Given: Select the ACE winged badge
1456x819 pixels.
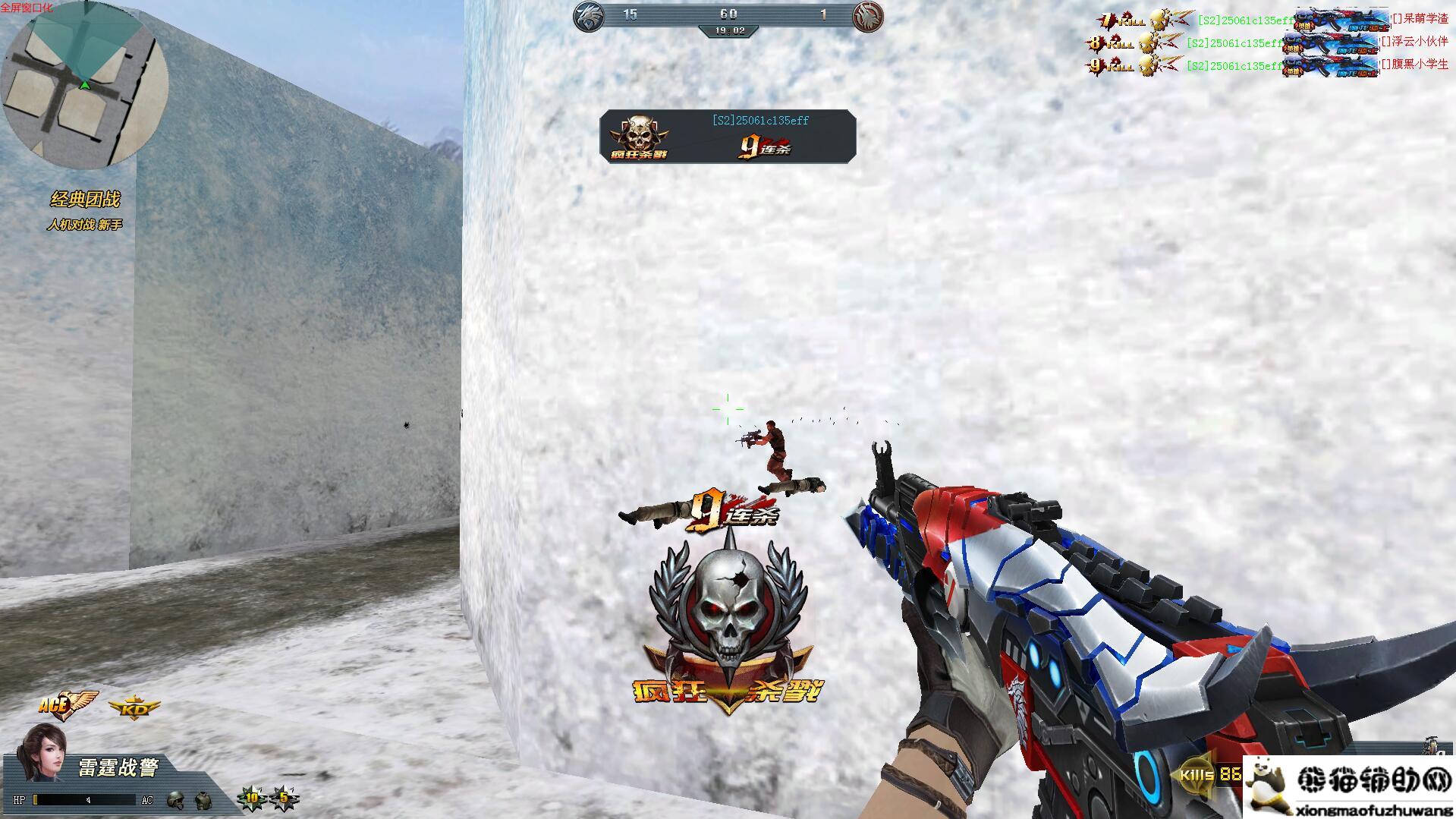Looking at the screenshot, I should pos(68,705).
